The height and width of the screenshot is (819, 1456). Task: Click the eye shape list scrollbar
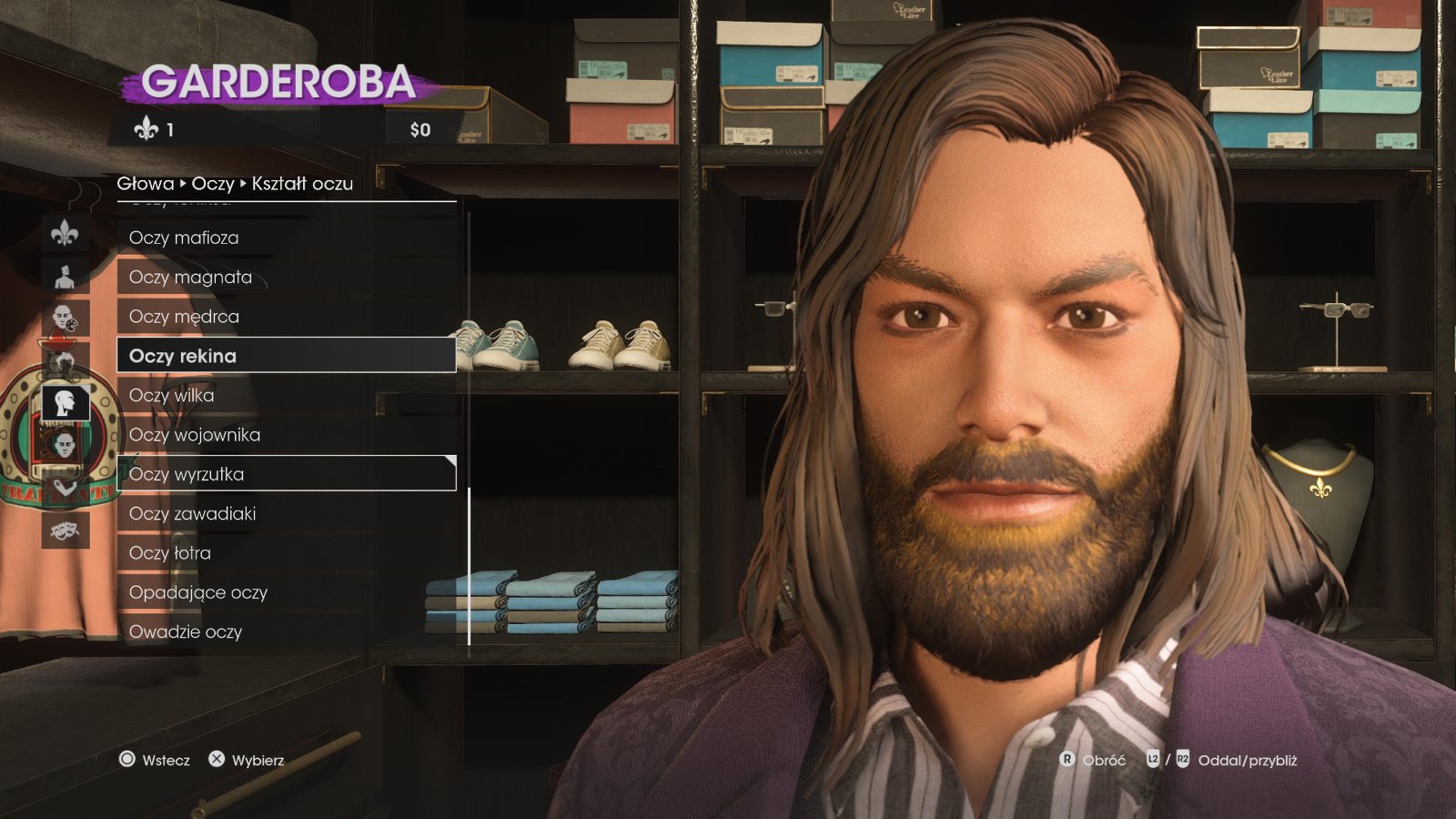pyautogui.click(x=470, y=564)
